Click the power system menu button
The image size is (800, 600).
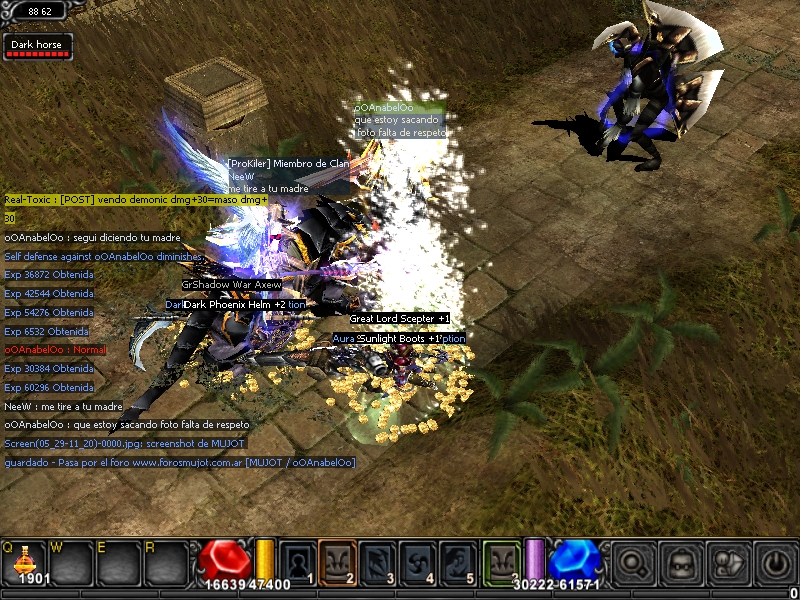[x=775, y=563]
